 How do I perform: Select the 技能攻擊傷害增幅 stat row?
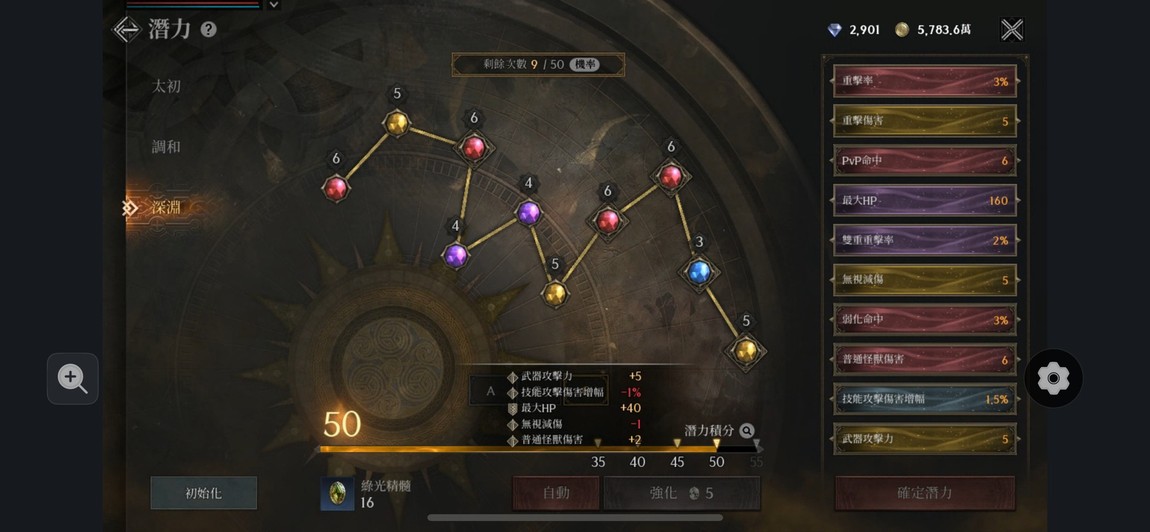click(925, 399)
